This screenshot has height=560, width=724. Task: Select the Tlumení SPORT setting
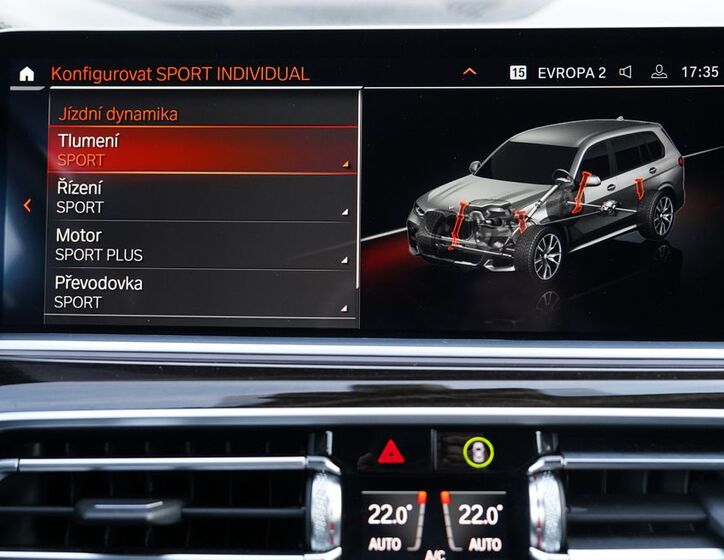[x=202, y=150]
